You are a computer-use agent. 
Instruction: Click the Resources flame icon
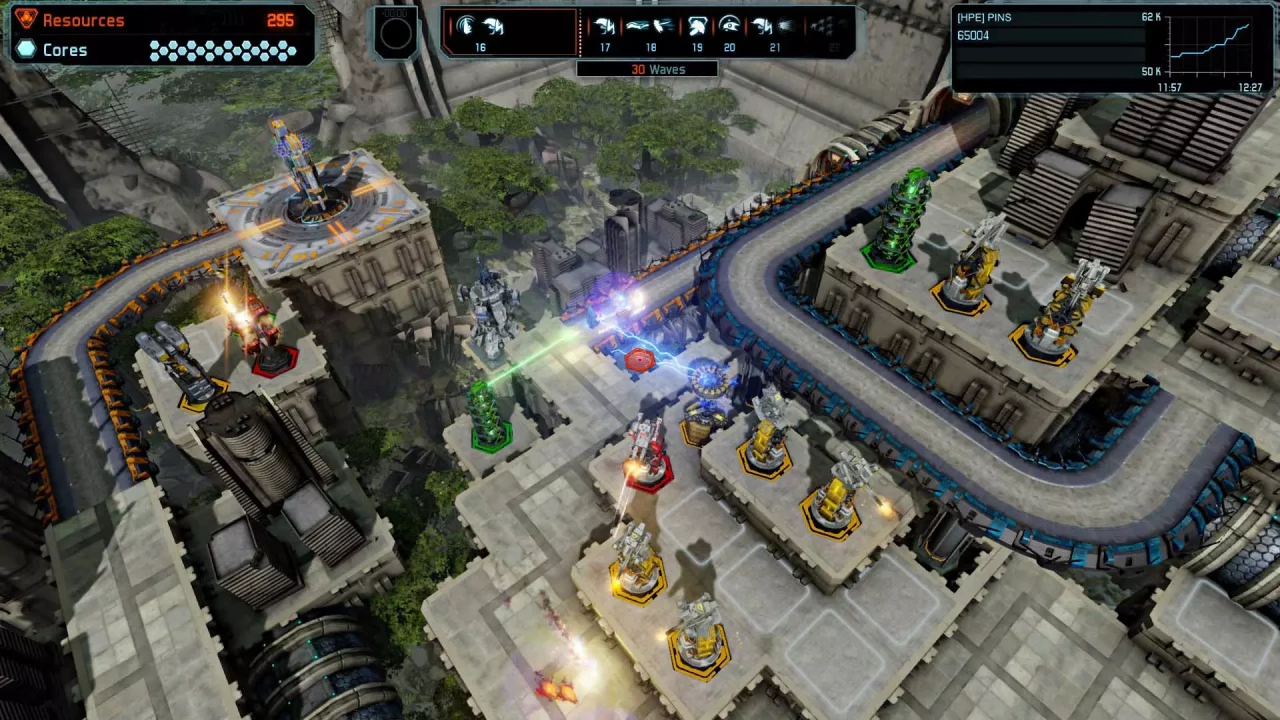(x=27, y=19)
